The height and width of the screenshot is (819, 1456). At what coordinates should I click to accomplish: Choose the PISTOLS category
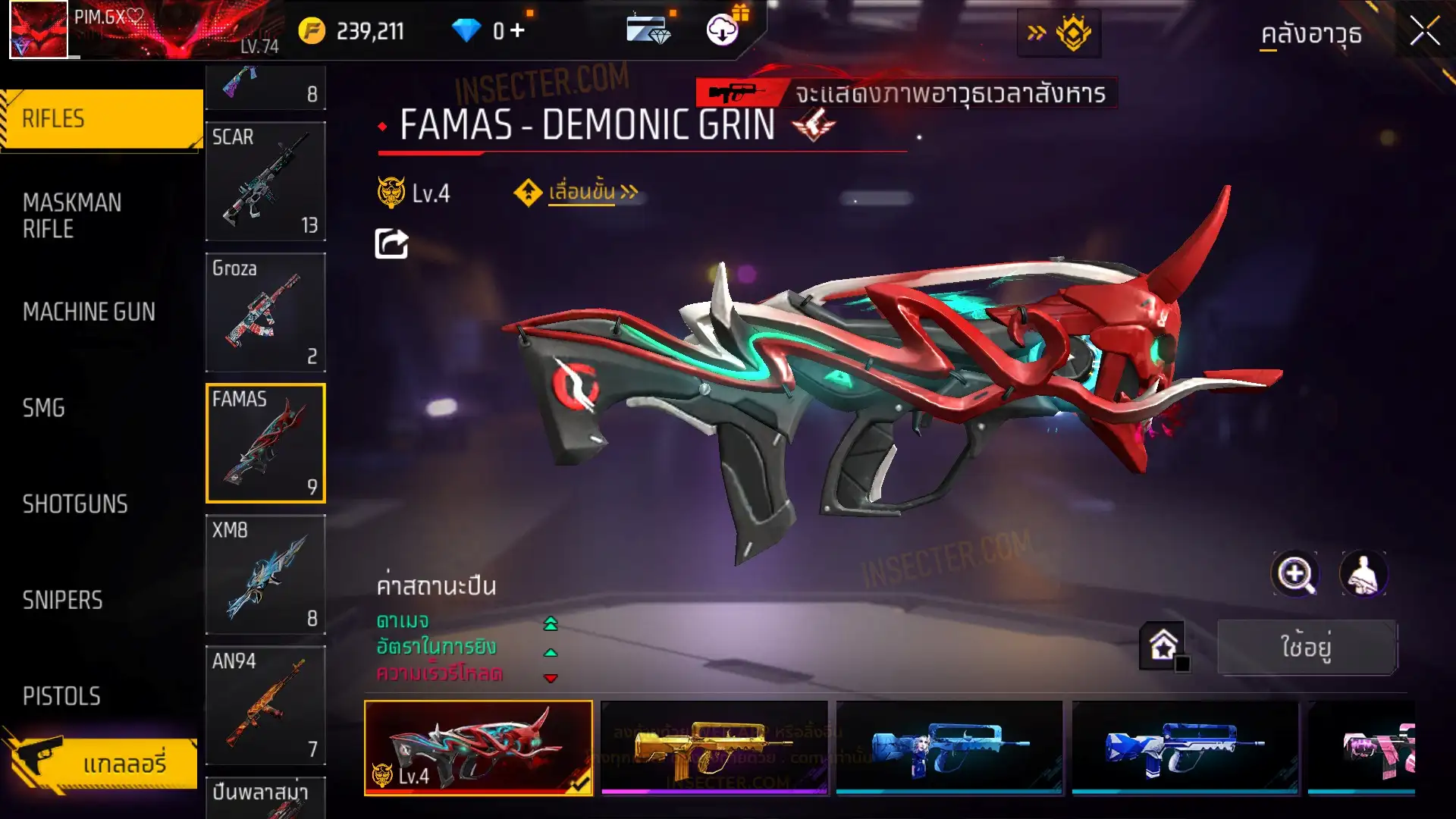(x=61, y=696)
